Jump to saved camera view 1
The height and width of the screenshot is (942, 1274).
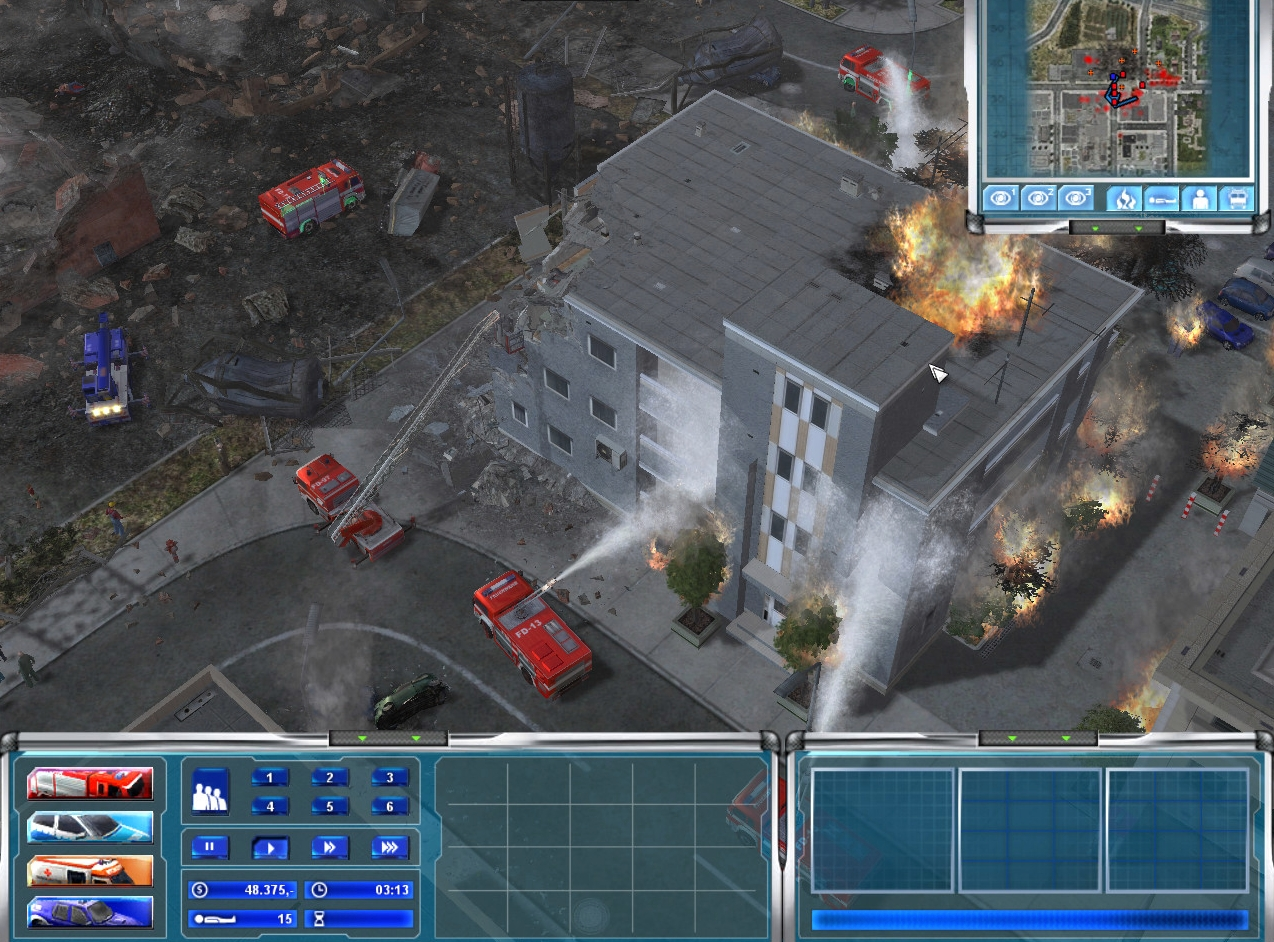1000,197
